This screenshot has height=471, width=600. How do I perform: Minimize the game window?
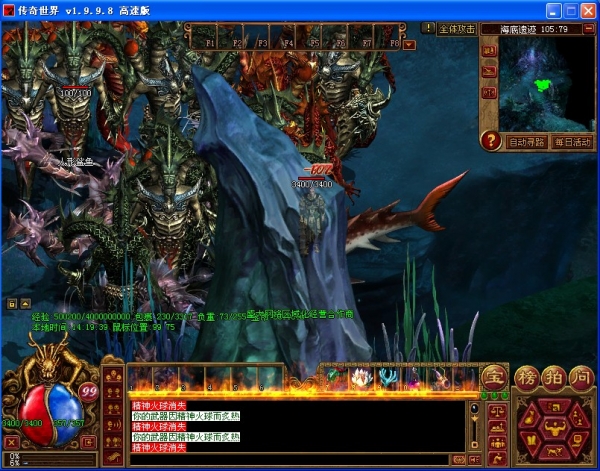pyautogui.click(x=546, y=10)
